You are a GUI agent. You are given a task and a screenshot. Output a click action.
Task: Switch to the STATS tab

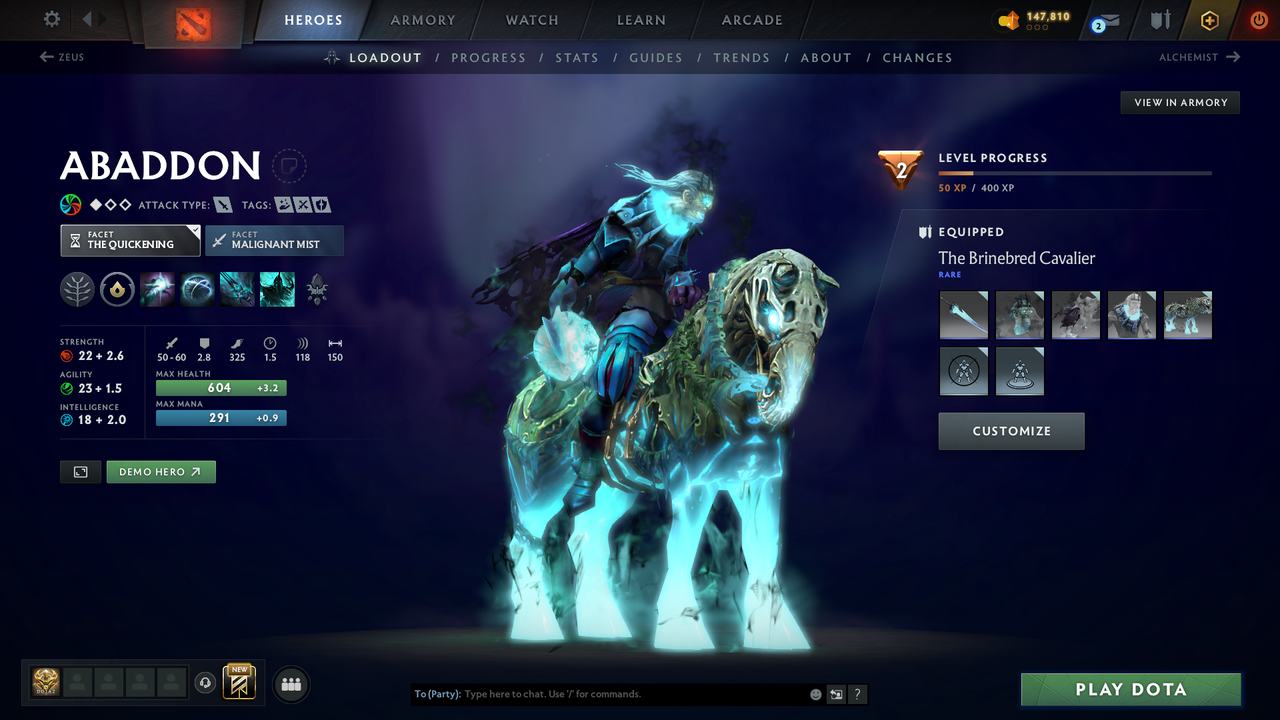tap(577, 57)
